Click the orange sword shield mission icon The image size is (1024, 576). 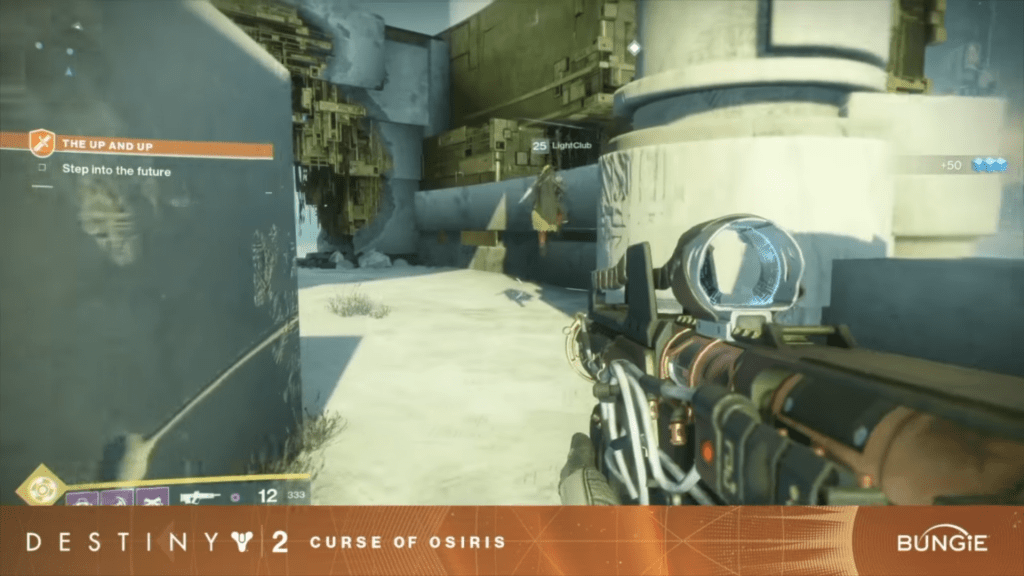pos(41,143)
